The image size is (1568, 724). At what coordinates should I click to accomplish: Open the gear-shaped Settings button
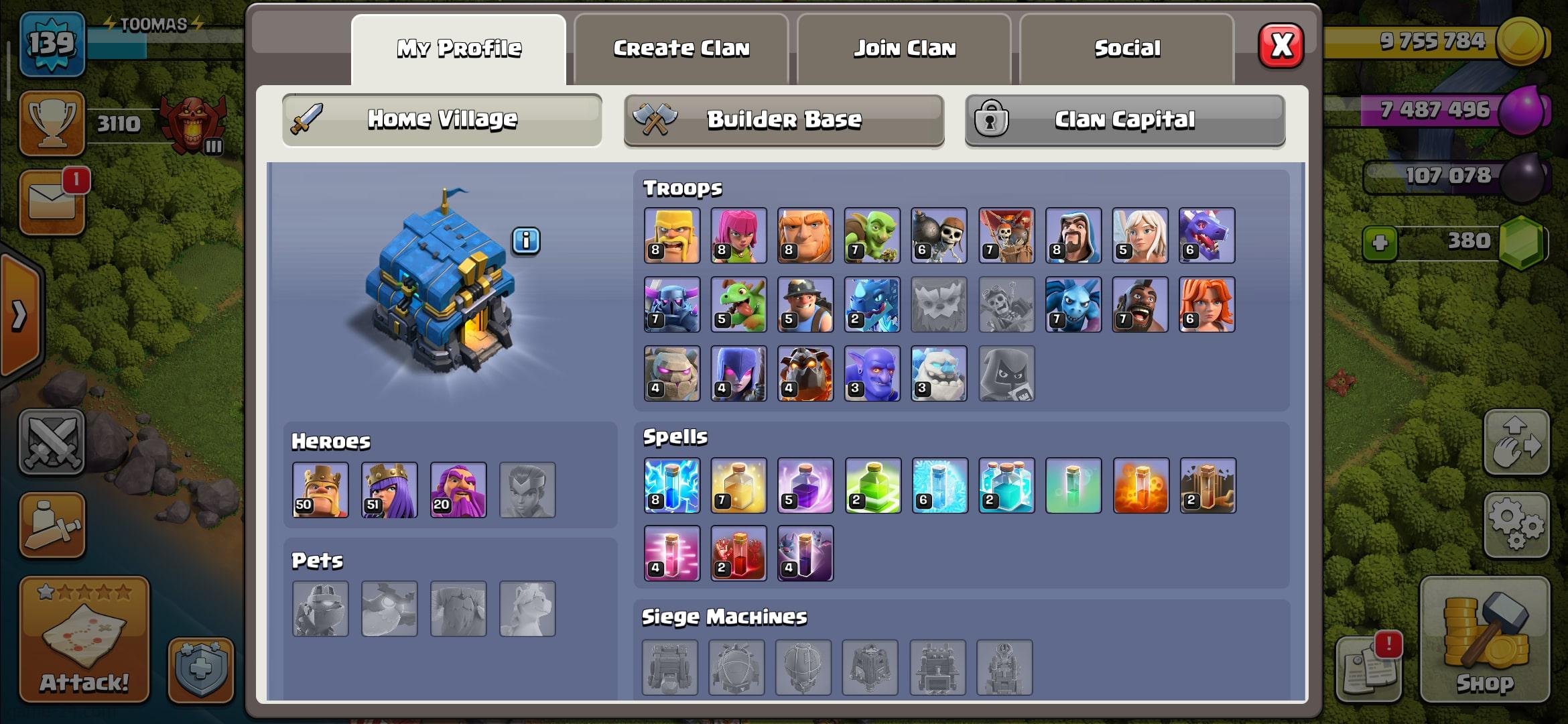tap(1516, 525)
